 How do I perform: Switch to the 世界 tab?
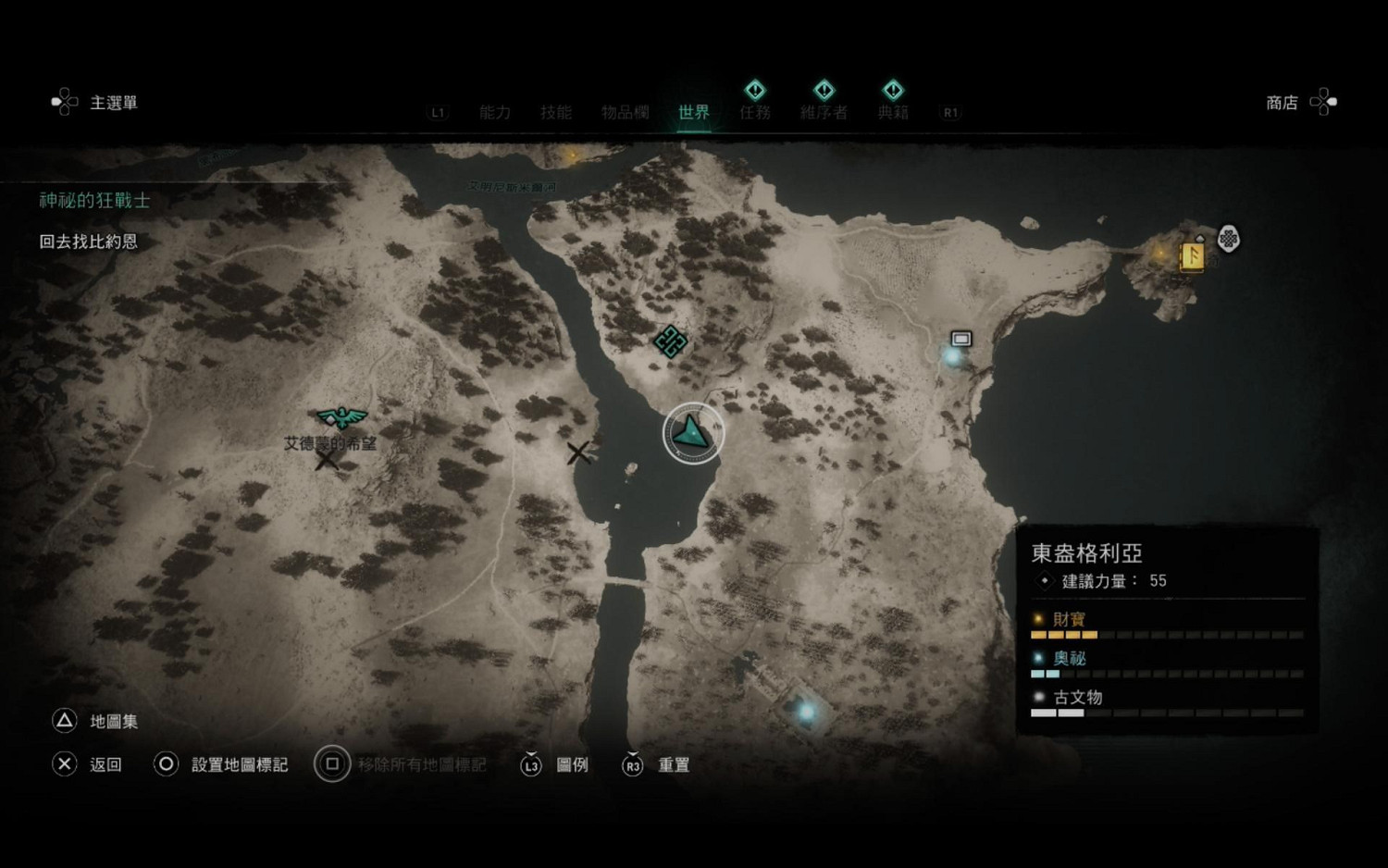(x=693, y=113)
